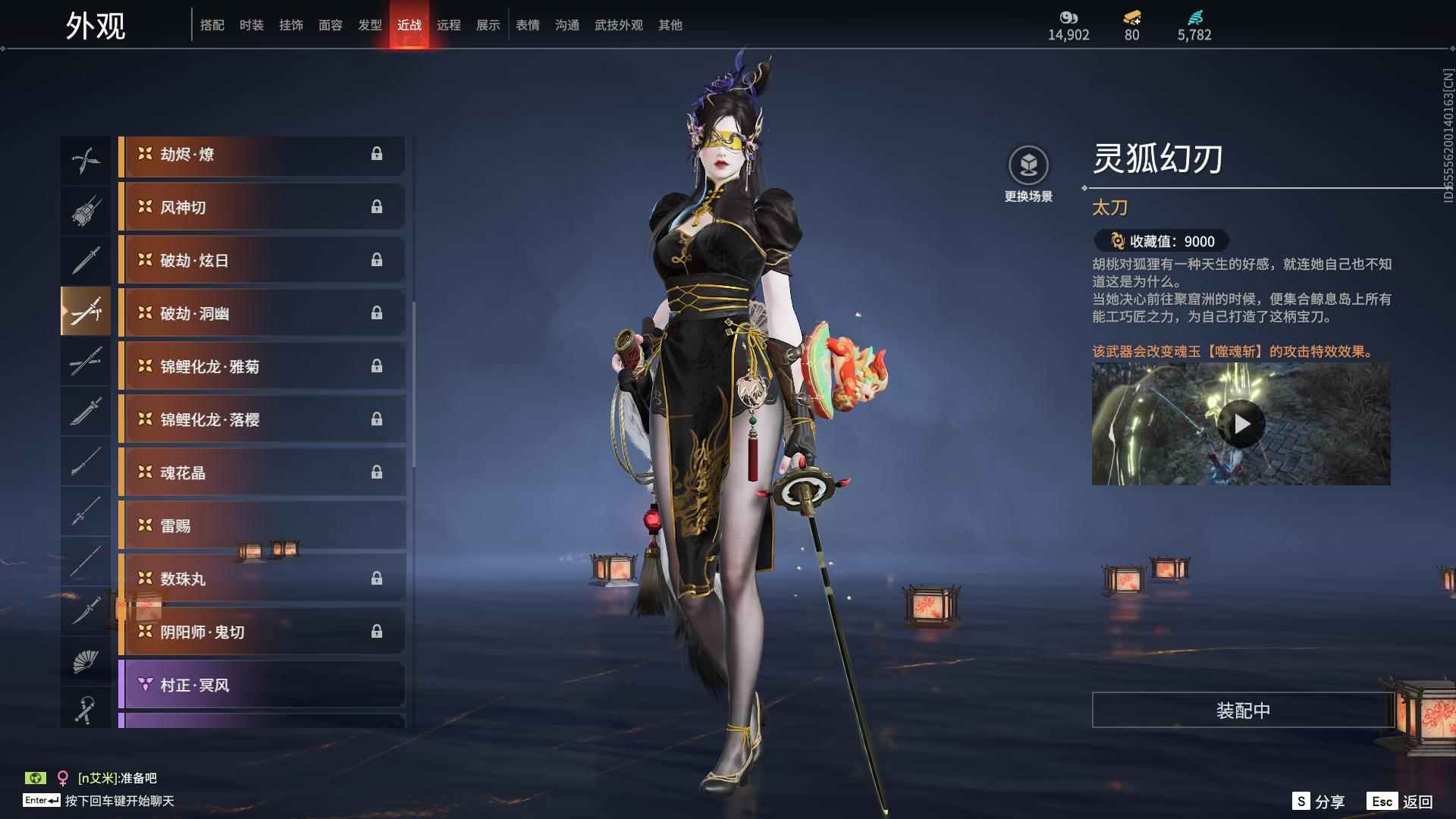Select the umbrella weapon category icon
The height and width of the screenshot is (819, 1456).
point(86,709)
